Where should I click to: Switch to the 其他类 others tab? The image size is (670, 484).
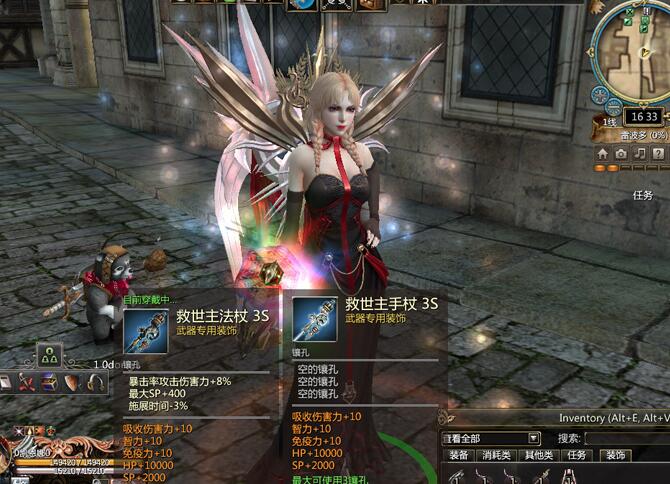pos(539,455)
